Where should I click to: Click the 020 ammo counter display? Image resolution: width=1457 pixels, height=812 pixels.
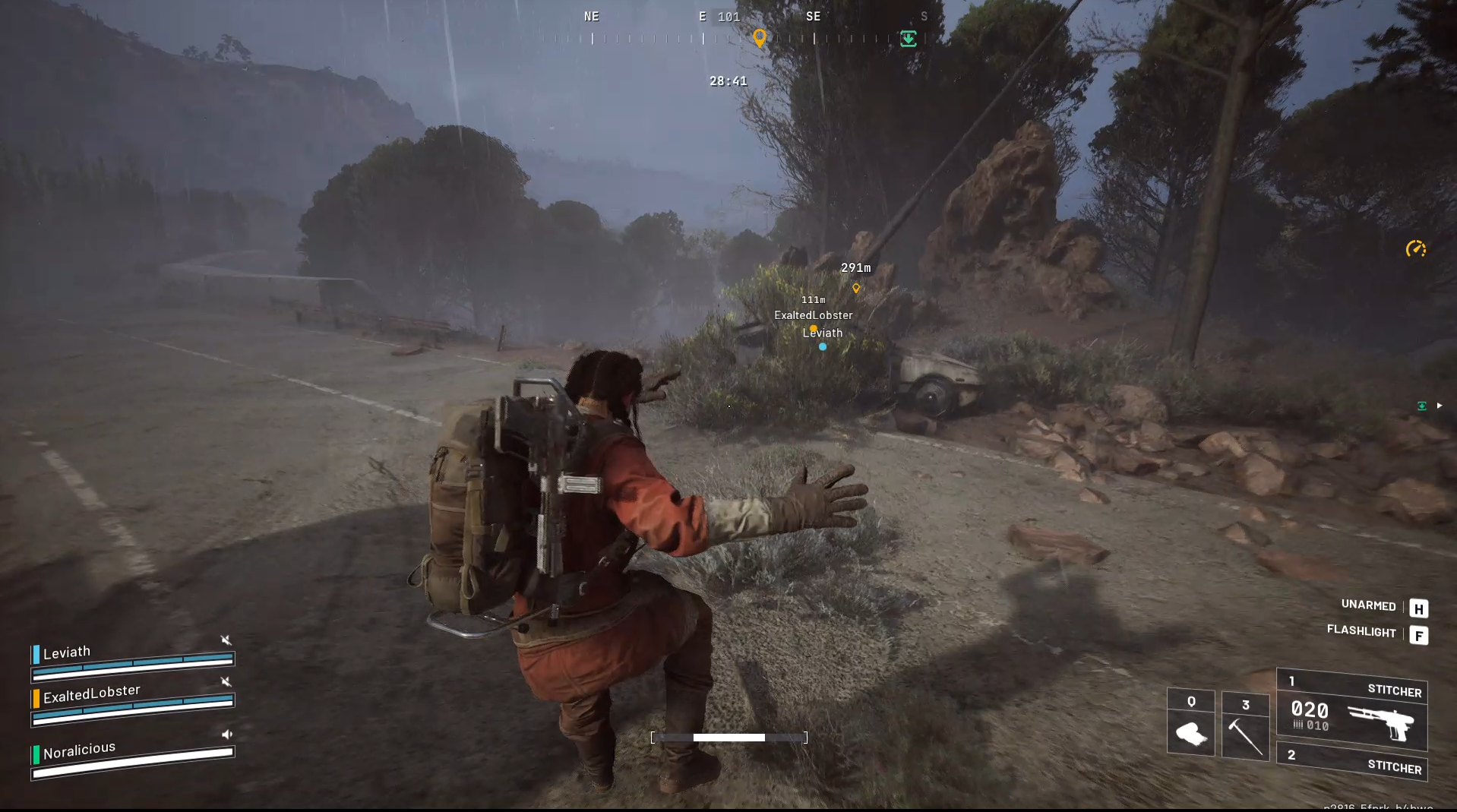pyautogui.click(x=1309, y=711)
